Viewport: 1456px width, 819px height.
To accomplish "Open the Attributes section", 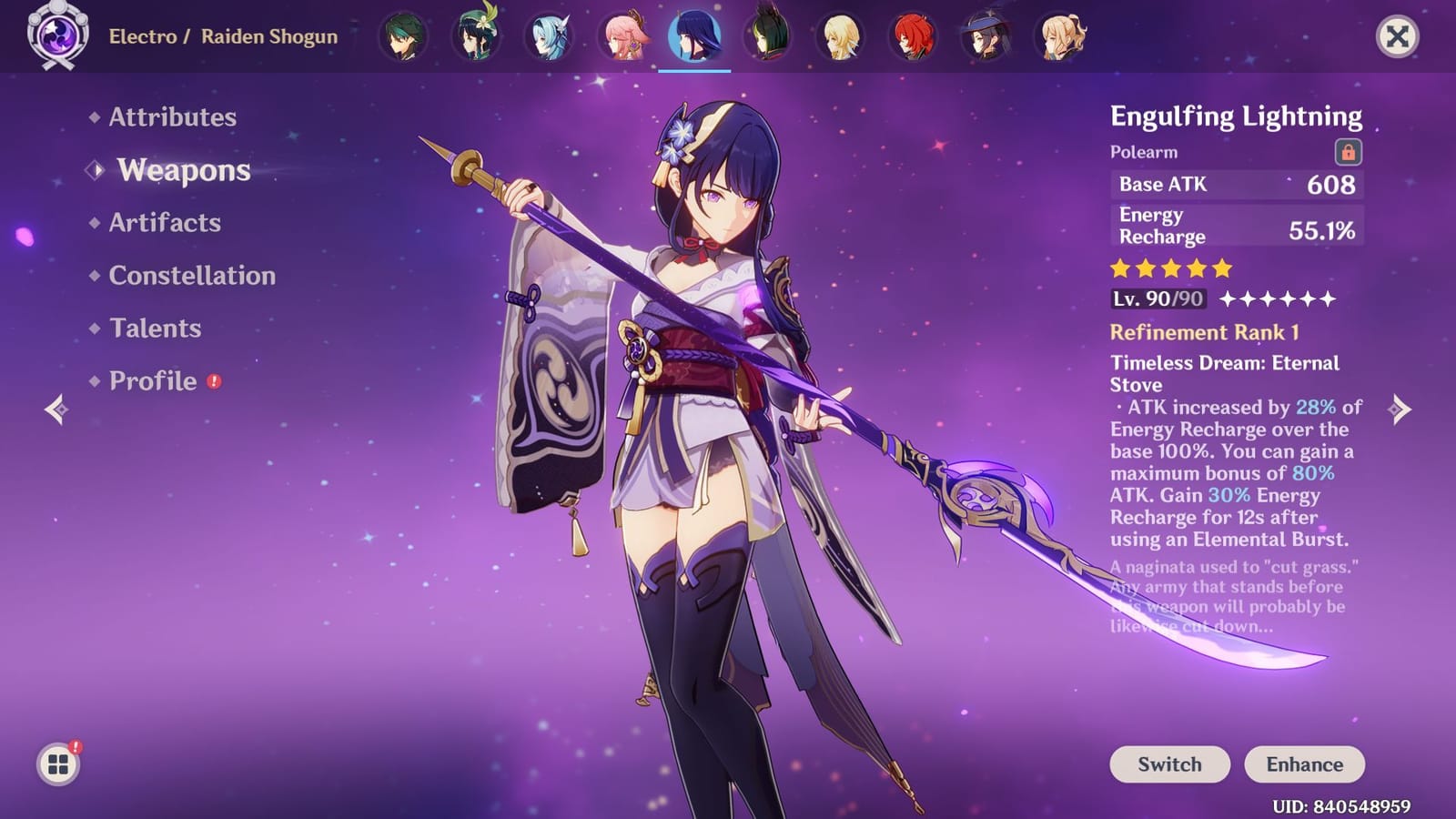I will pyautogui.click(x=171, y=117).
